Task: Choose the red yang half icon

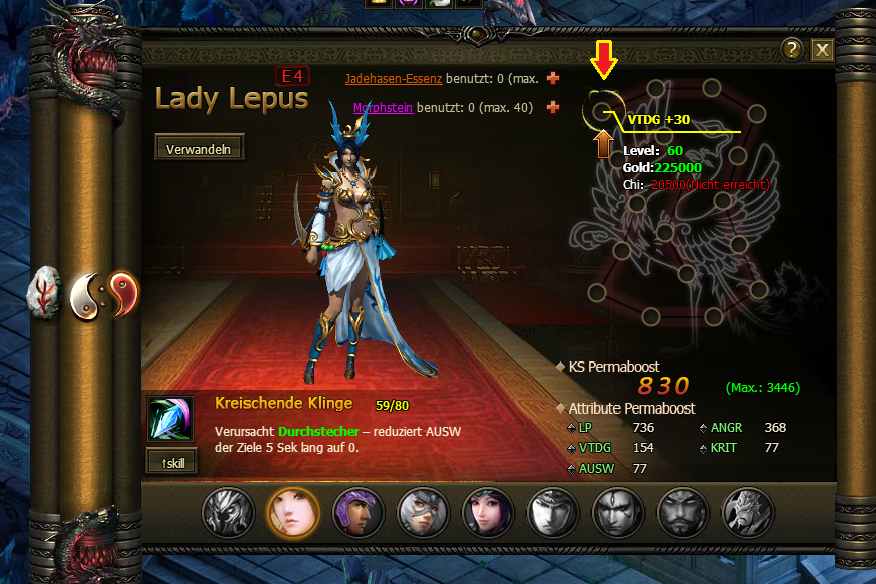Action: (121, 294)
